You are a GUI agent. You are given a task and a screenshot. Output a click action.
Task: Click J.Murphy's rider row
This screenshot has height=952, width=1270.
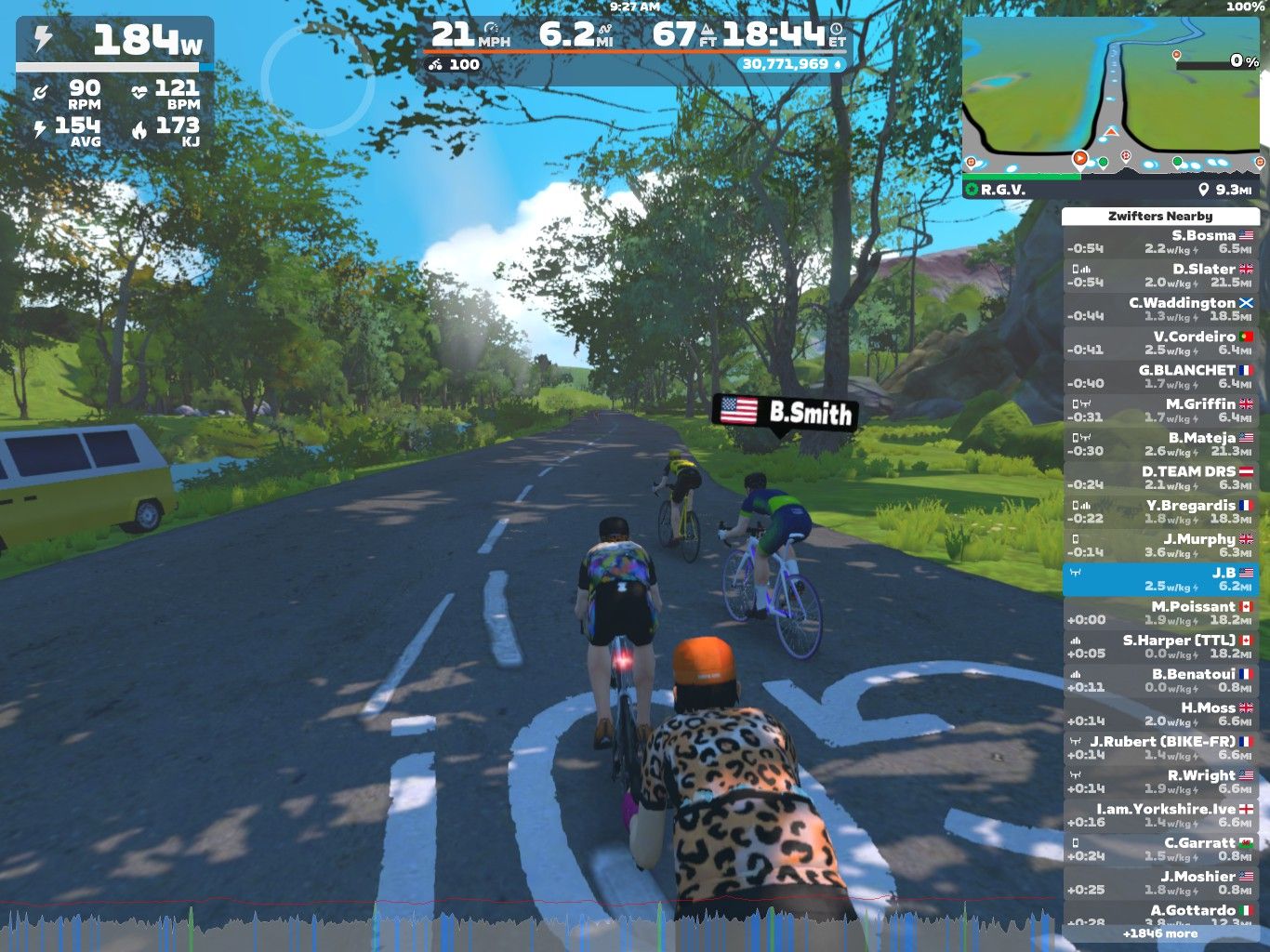click(1160, 545)
